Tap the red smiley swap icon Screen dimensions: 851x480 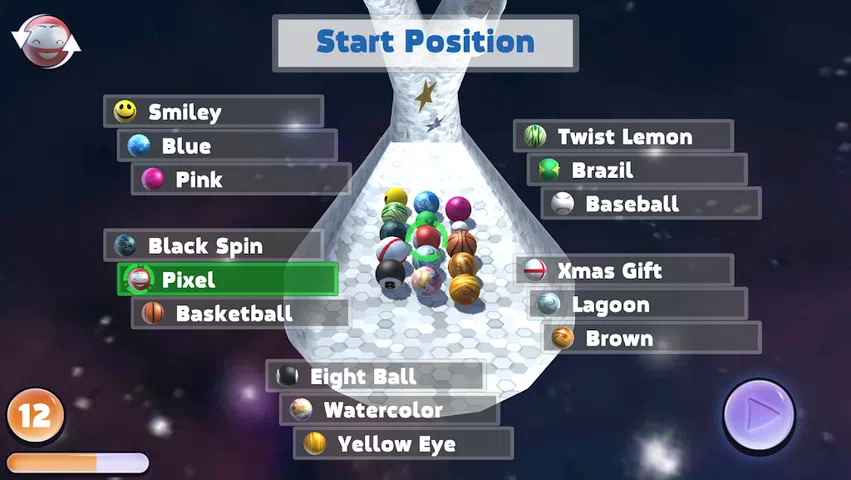click(x=45, y=41)
